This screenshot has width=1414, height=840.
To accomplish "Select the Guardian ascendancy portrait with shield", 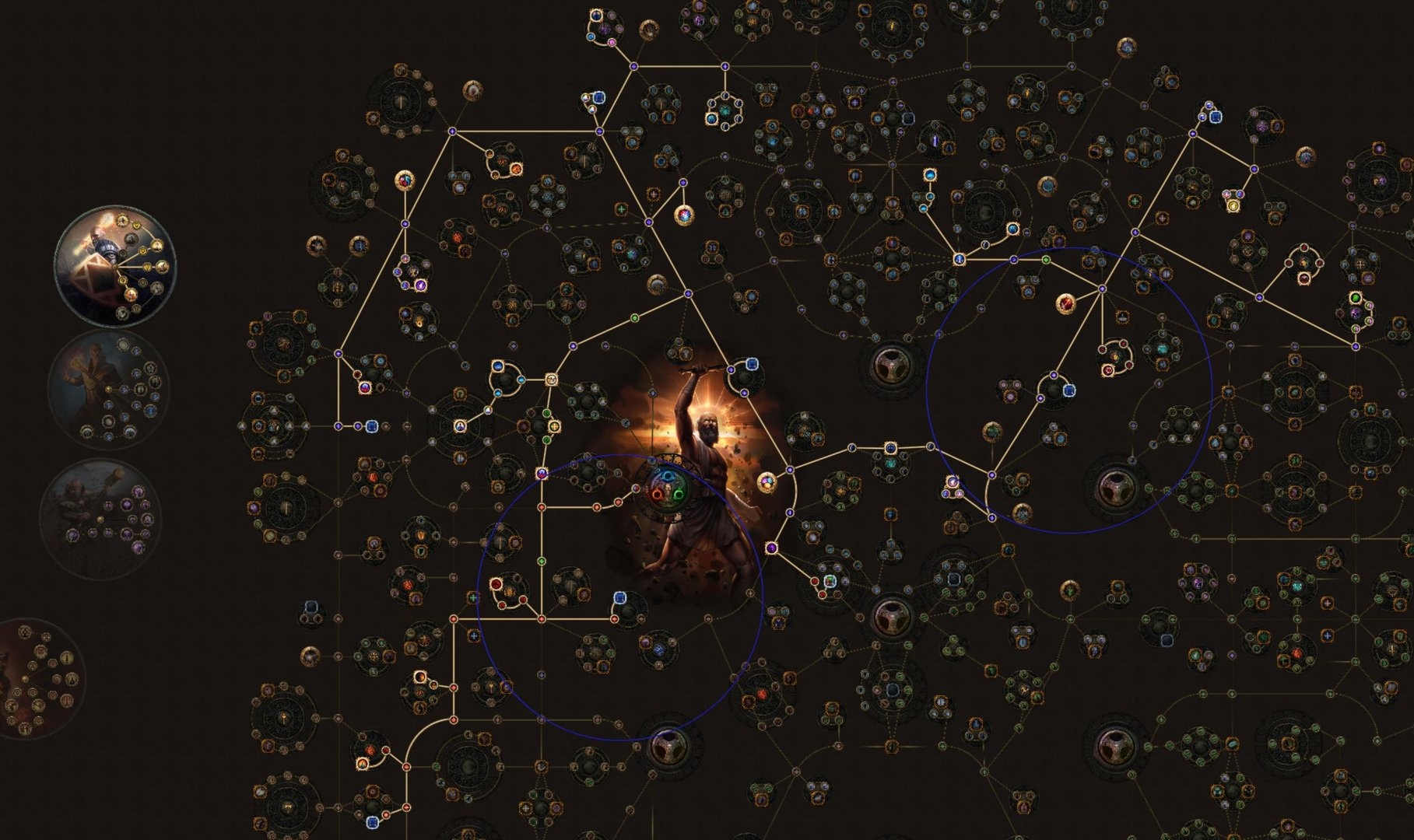I will 115,265.
